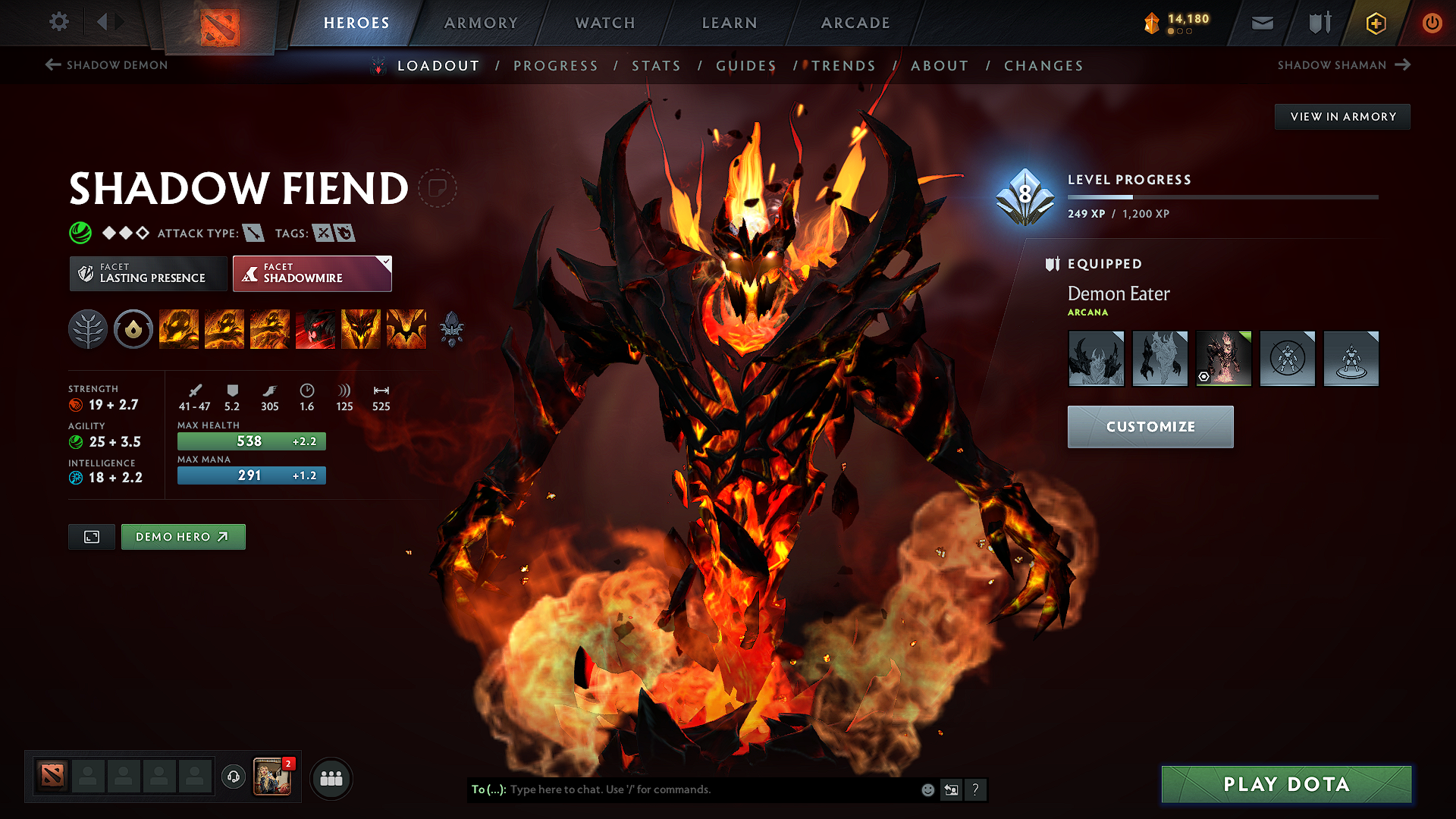Toggle the innate ability indicator
The width and height of the screenshot is (1456, 819).
pyautogui.click(x=133, y=329)
